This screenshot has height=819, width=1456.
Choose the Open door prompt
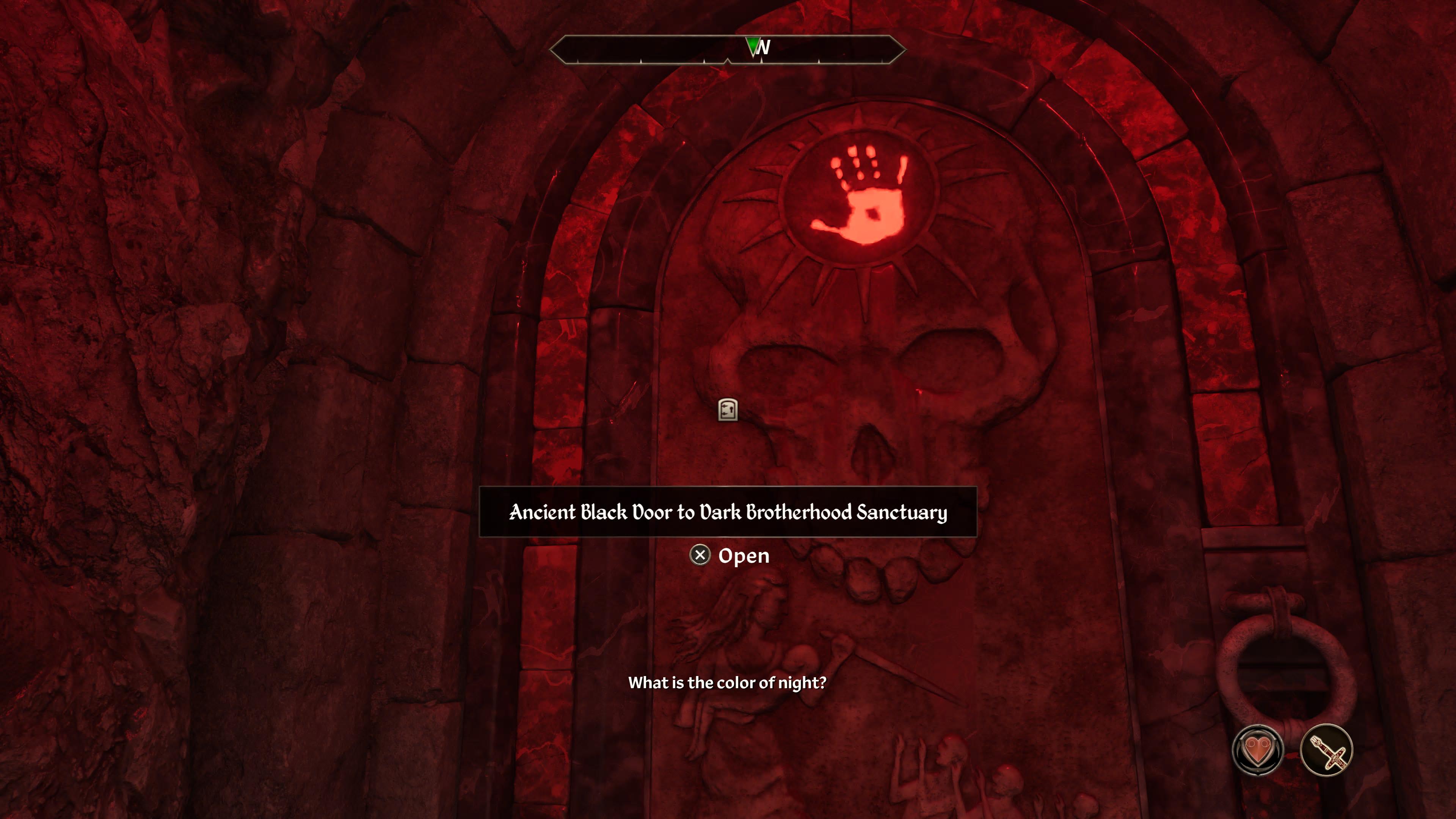(x=730, y=555)
